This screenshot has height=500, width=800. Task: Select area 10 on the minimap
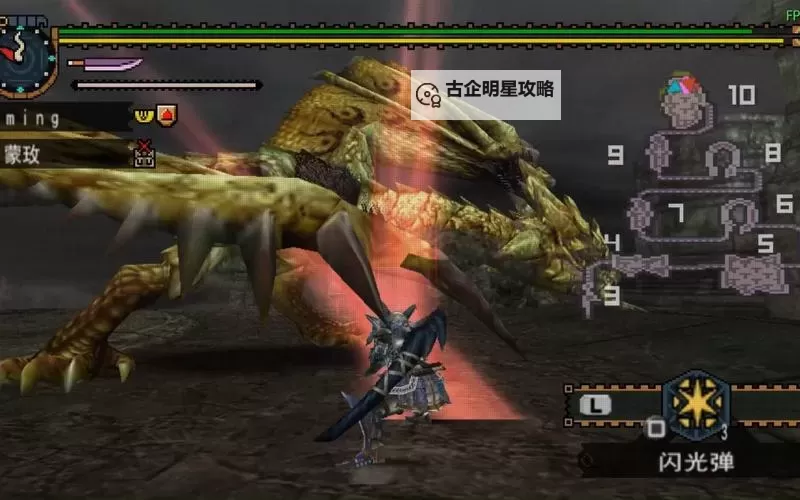pos(741,95)
